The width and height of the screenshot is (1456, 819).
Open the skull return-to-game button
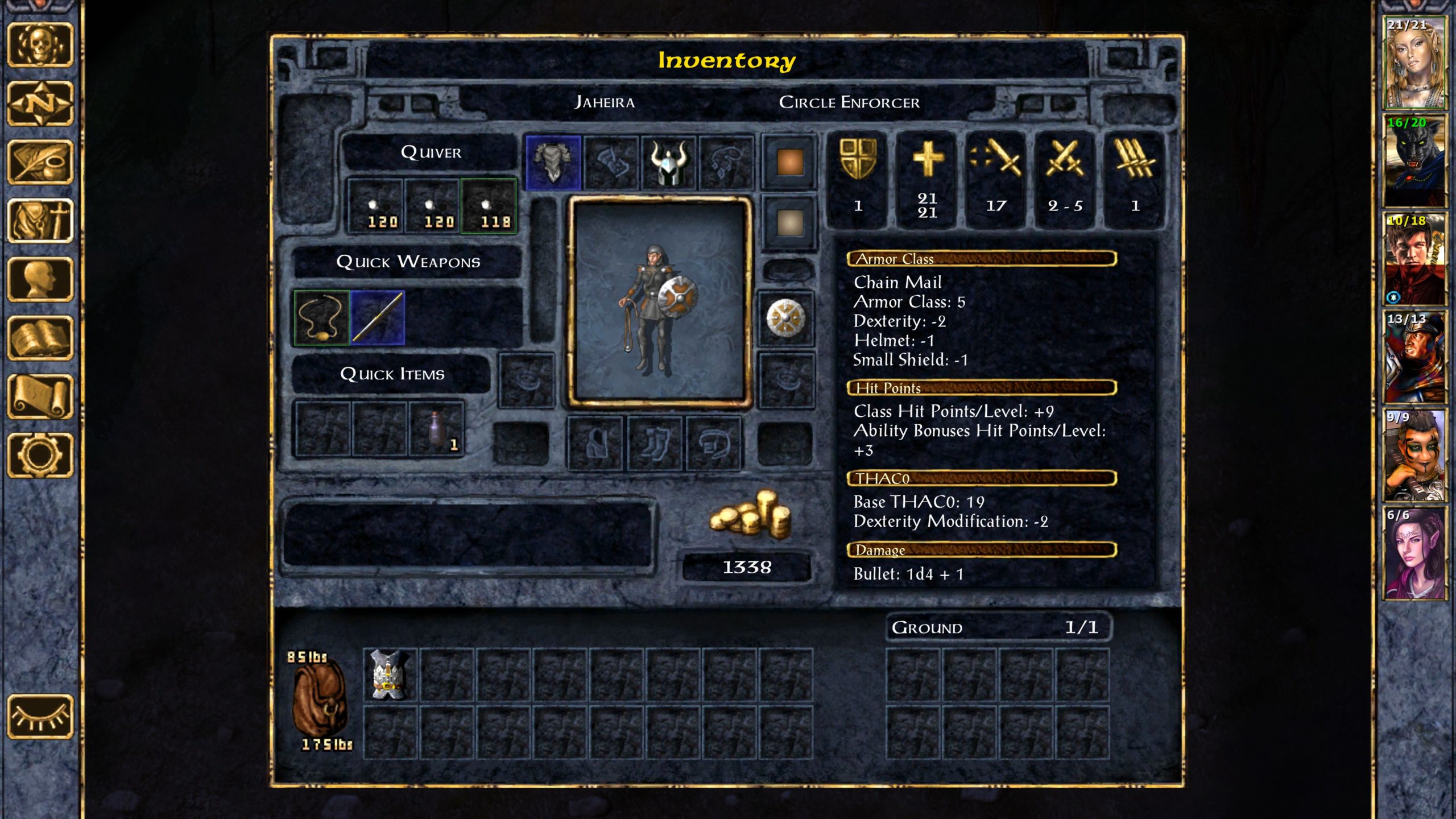[x=40, y=44]
